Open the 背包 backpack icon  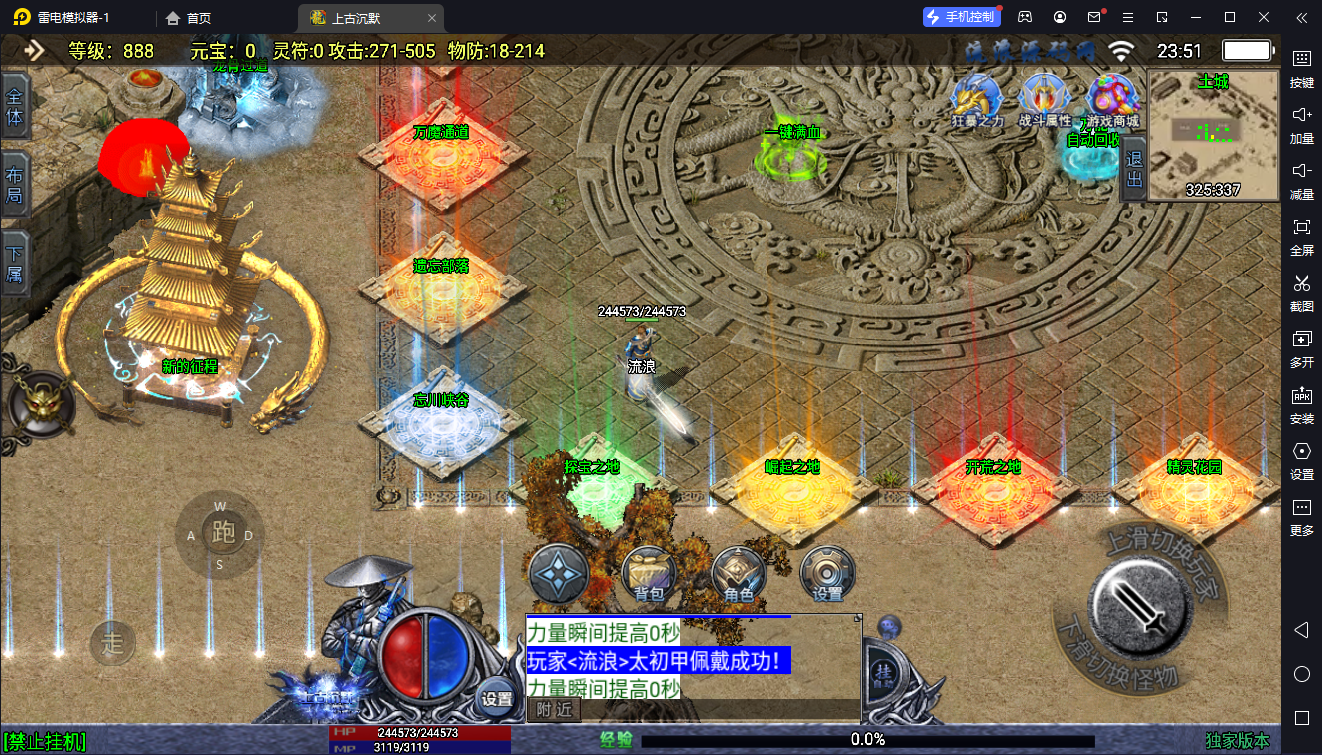coord(649,574)
